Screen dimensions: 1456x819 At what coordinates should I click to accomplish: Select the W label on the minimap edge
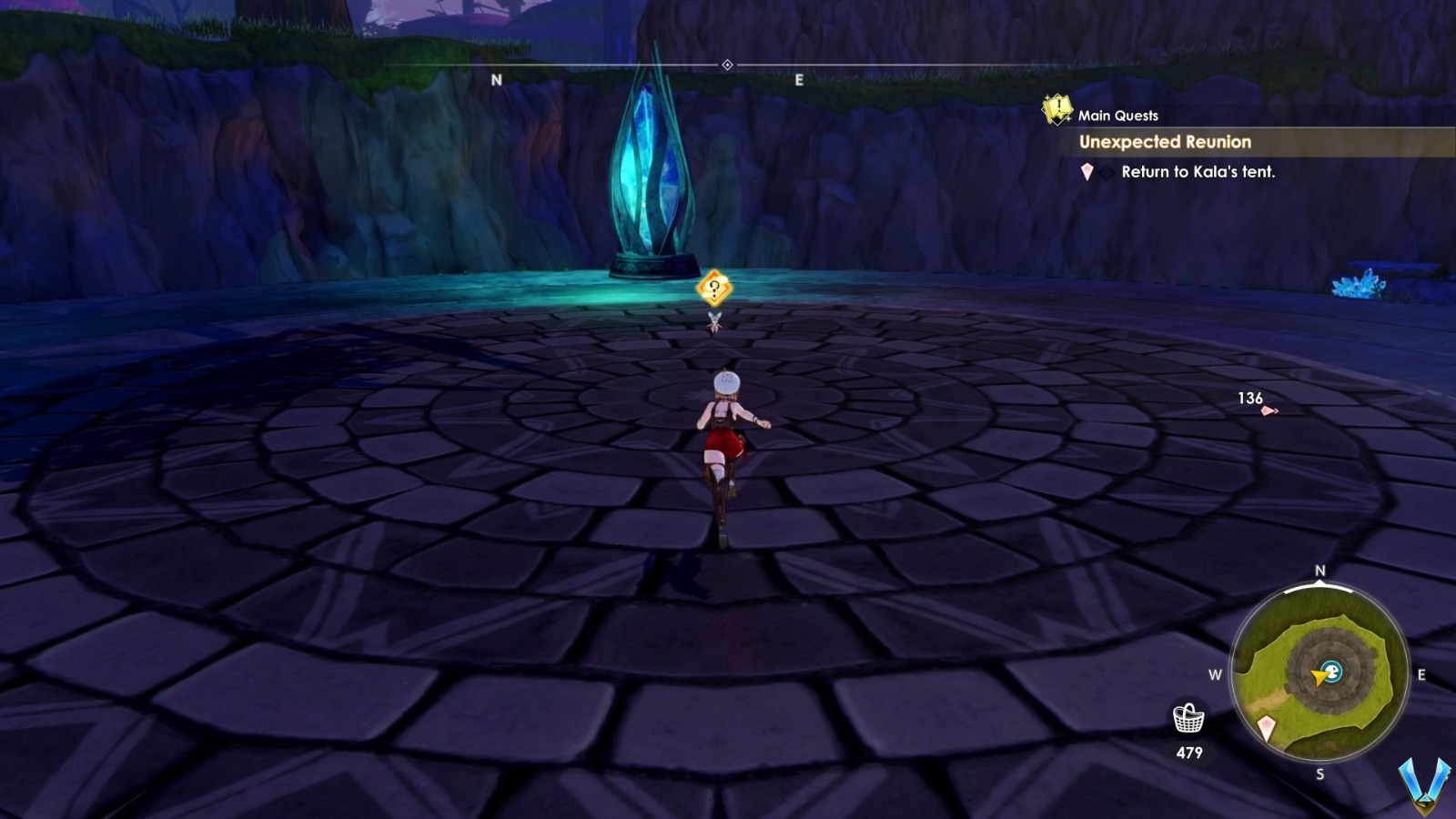tap(1216, 674)
